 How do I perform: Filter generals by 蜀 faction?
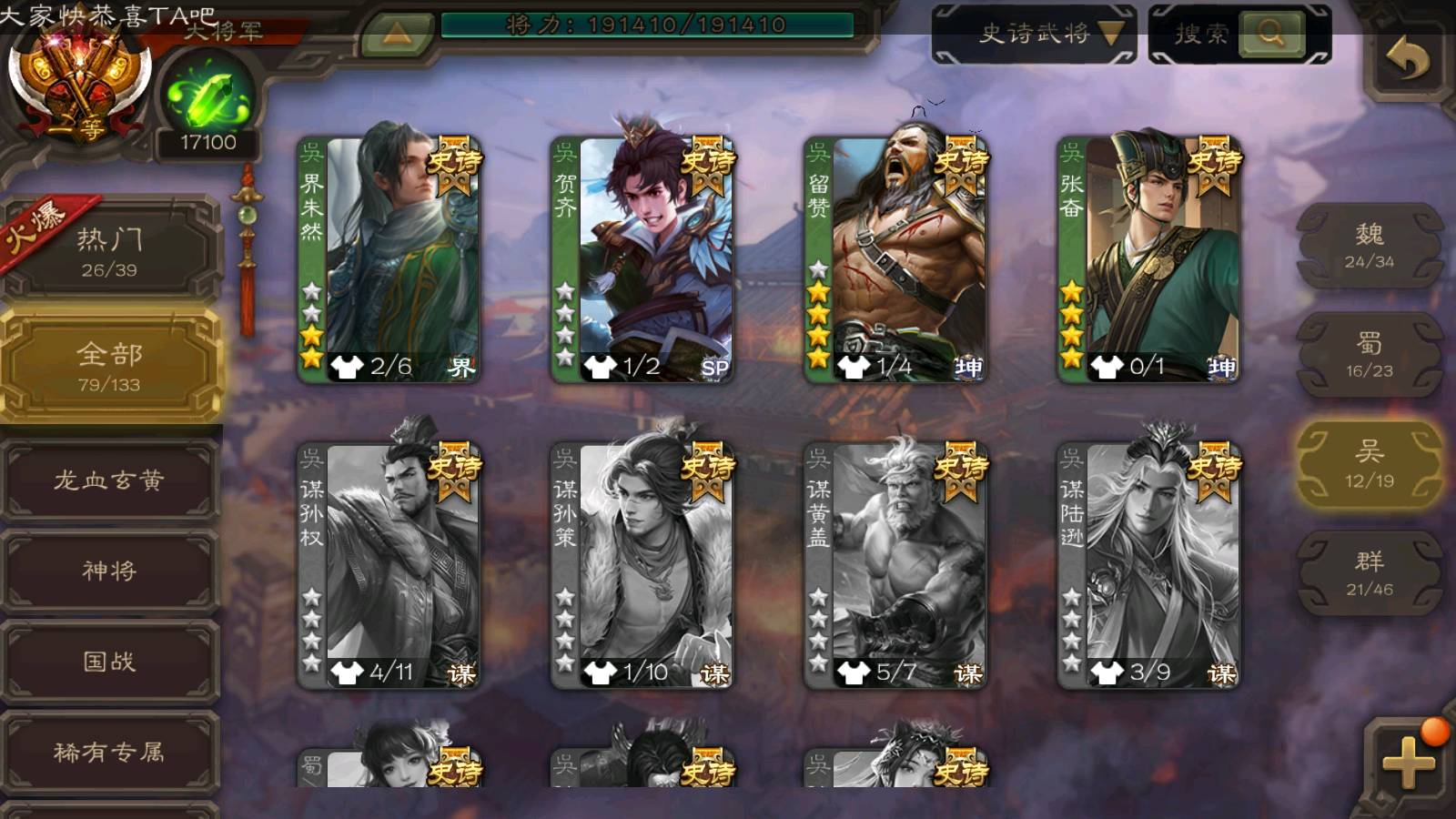[1370, 355]
